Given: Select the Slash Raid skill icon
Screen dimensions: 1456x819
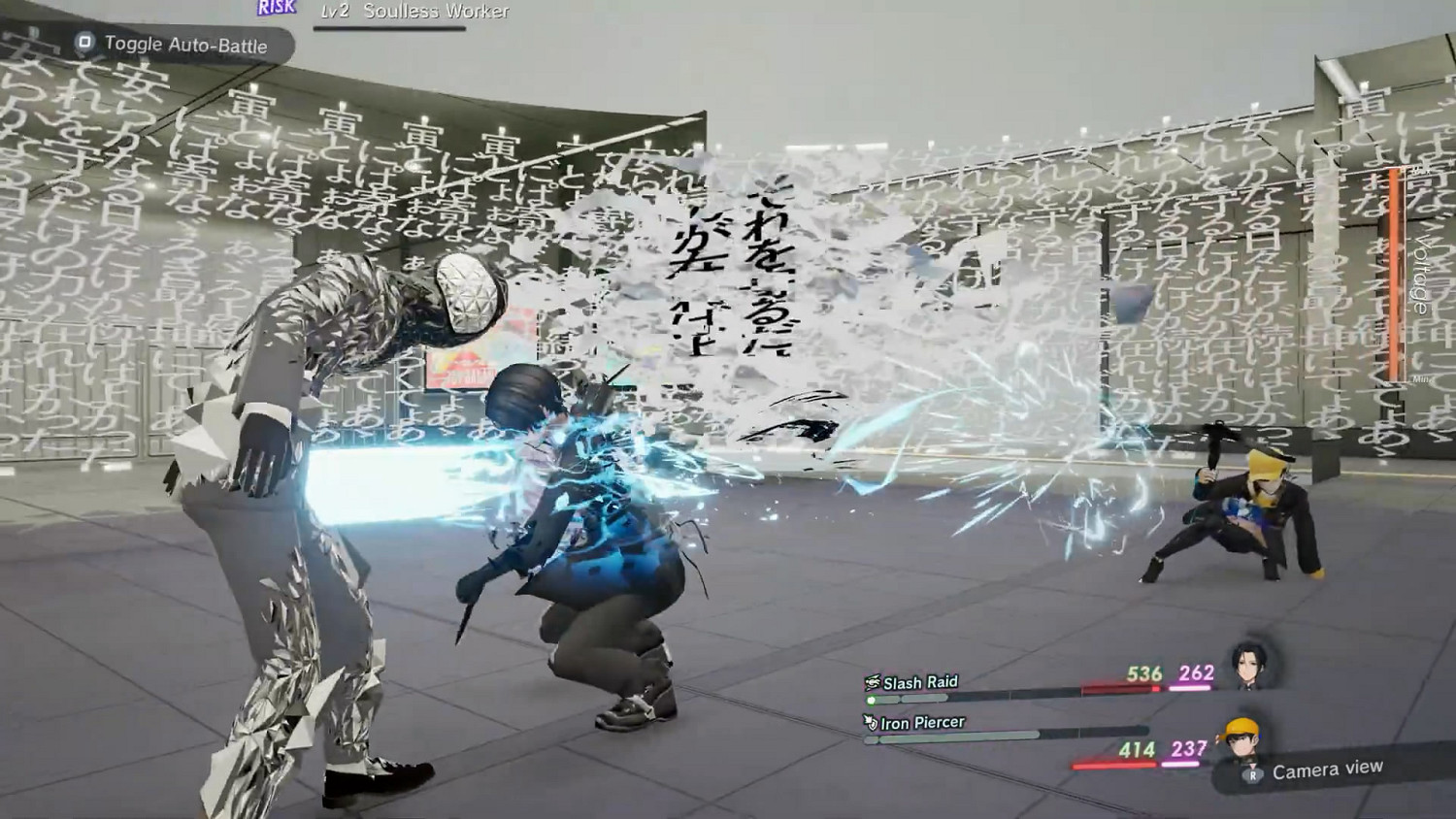Looking at the screenshot, I should click(872, 680).
